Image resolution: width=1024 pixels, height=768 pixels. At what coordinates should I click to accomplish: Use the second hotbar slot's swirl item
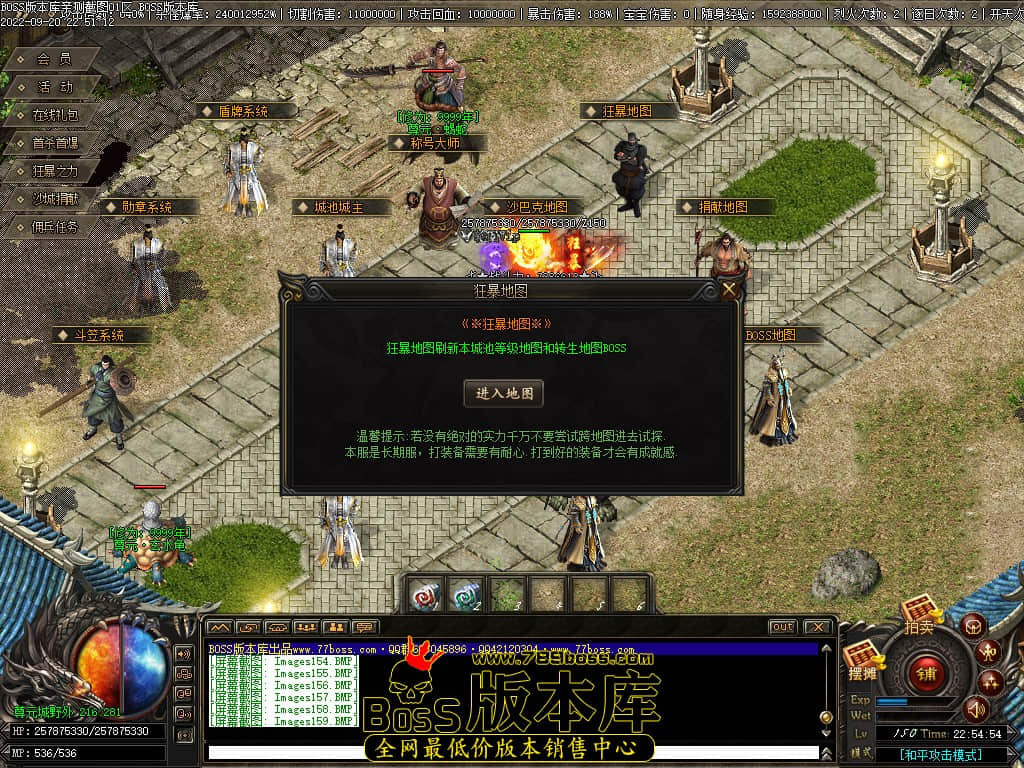(465, 595)
